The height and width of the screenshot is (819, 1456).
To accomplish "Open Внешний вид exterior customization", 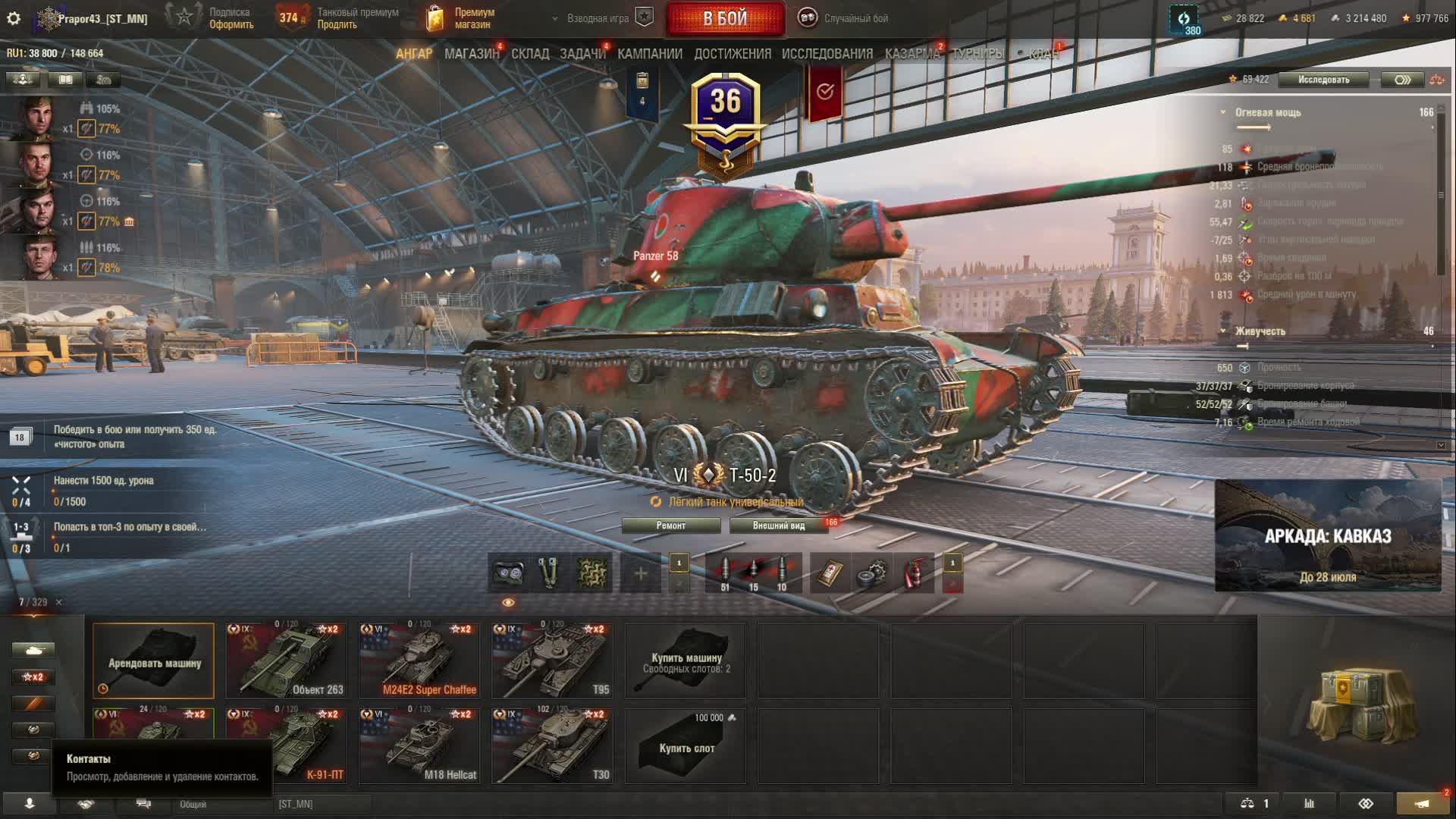I will (779, 526).
